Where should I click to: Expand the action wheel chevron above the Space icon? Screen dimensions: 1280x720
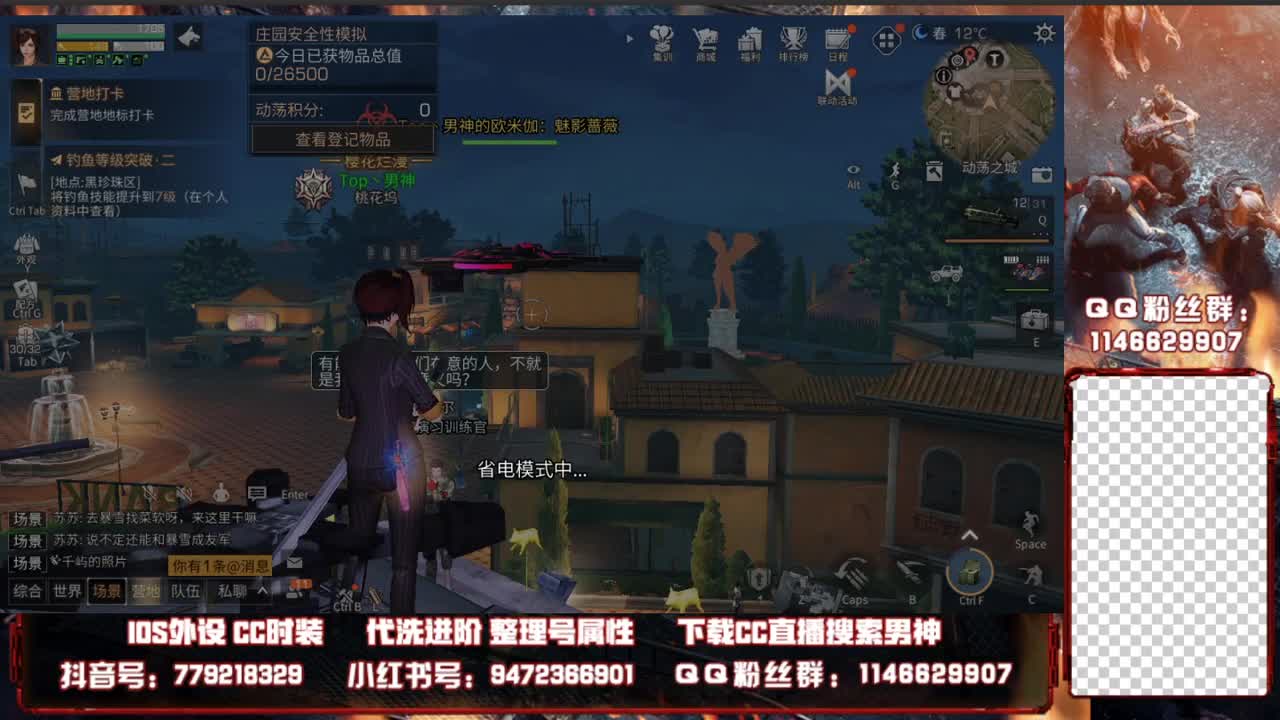click(968, 535)
